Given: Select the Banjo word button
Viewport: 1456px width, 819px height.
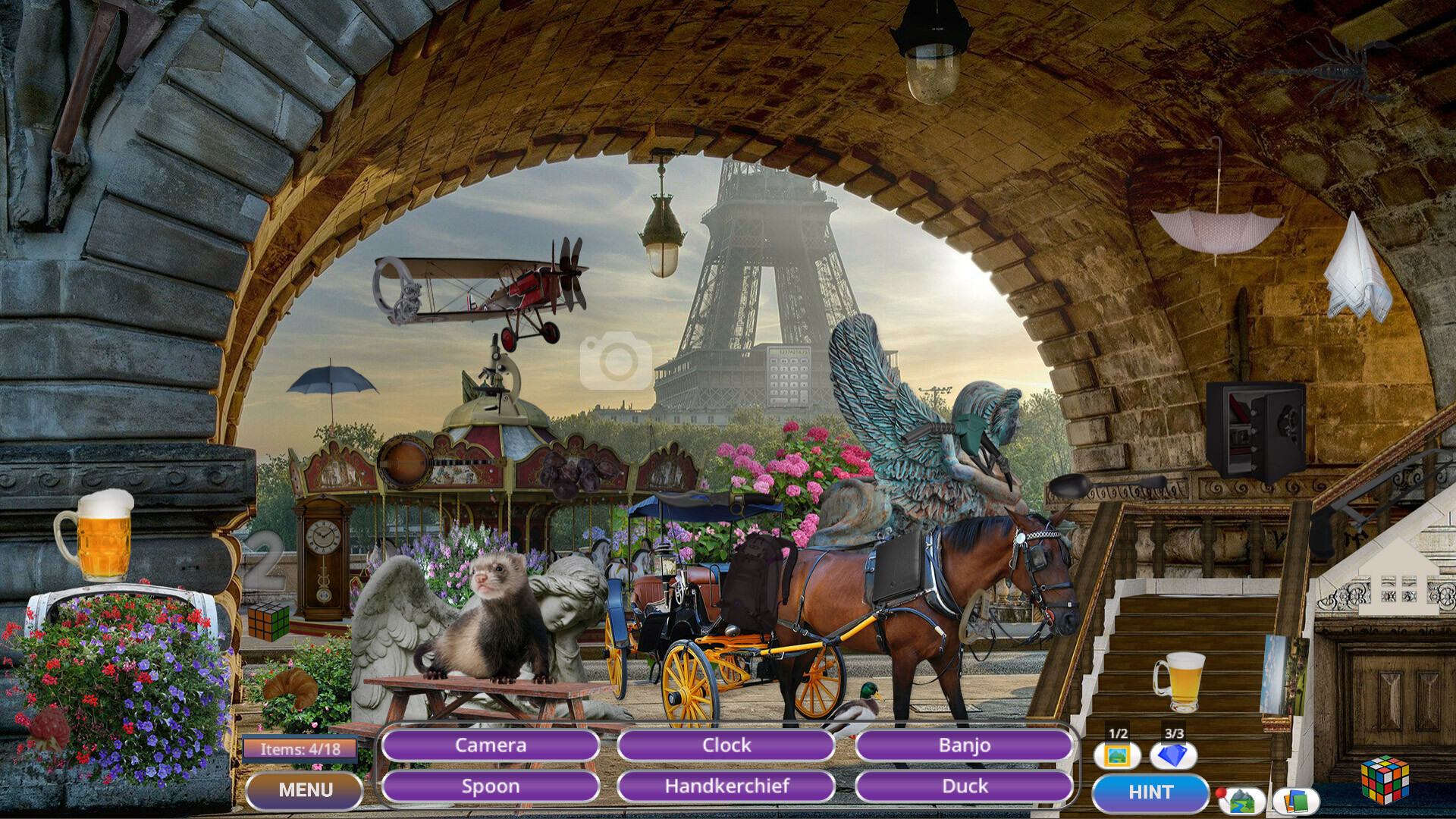Looking at the screenshot, I should (x=965, y=745).
